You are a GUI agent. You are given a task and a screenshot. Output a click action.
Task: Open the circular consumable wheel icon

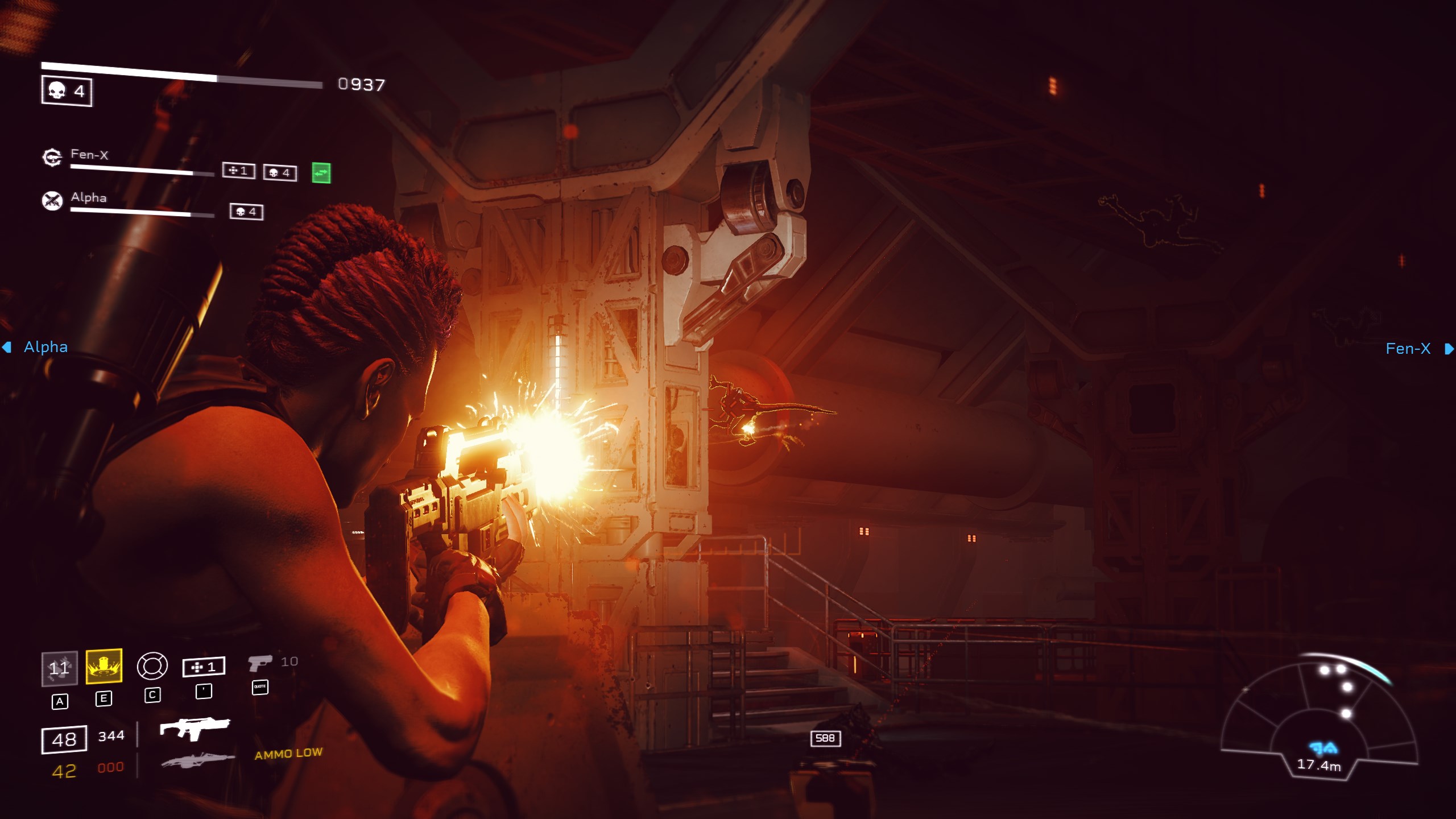[152, 666]
